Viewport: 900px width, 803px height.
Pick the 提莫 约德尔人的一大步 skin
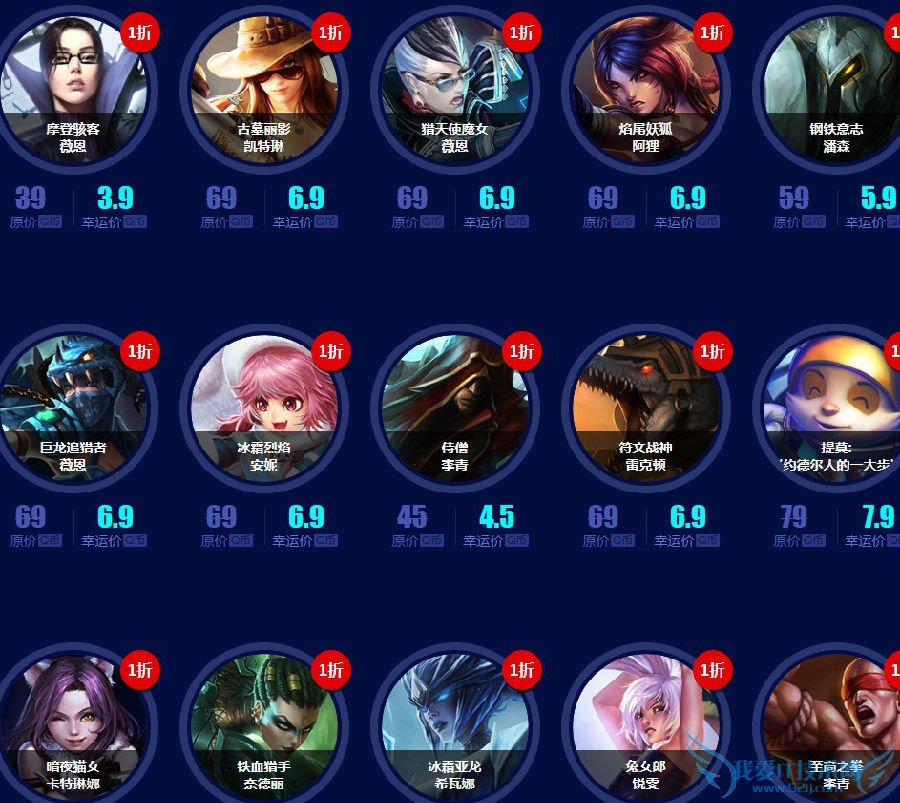click(x=835, y=406)
